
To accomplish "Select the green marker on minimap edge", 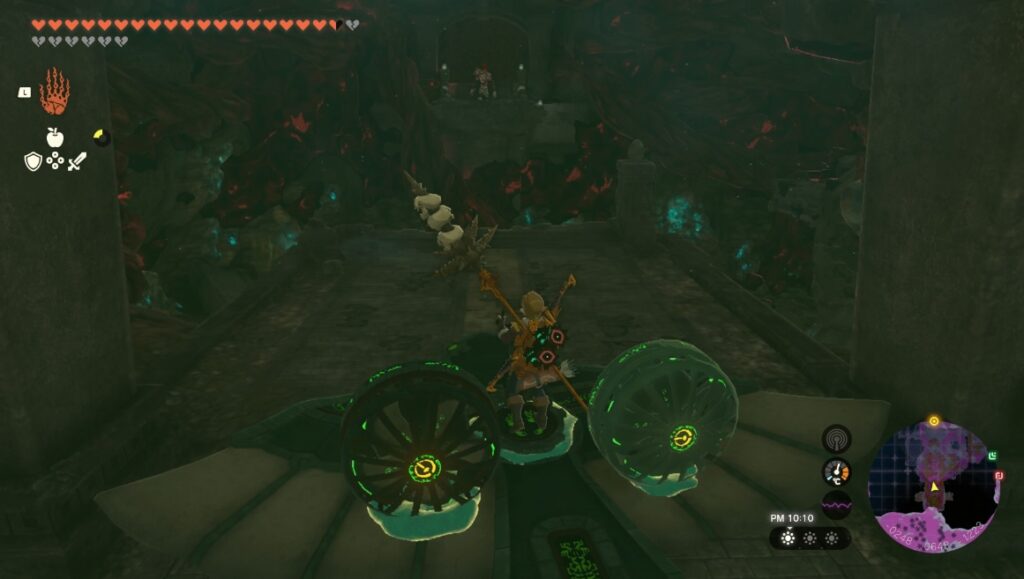I will [992, 456].
